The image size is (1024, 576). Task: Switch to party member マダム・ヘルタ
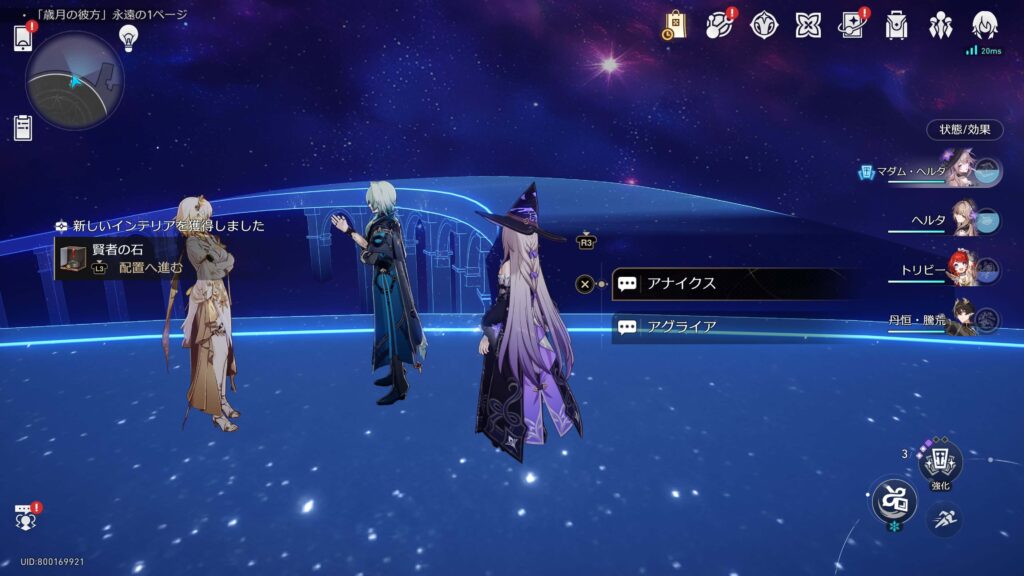[960, 171]
